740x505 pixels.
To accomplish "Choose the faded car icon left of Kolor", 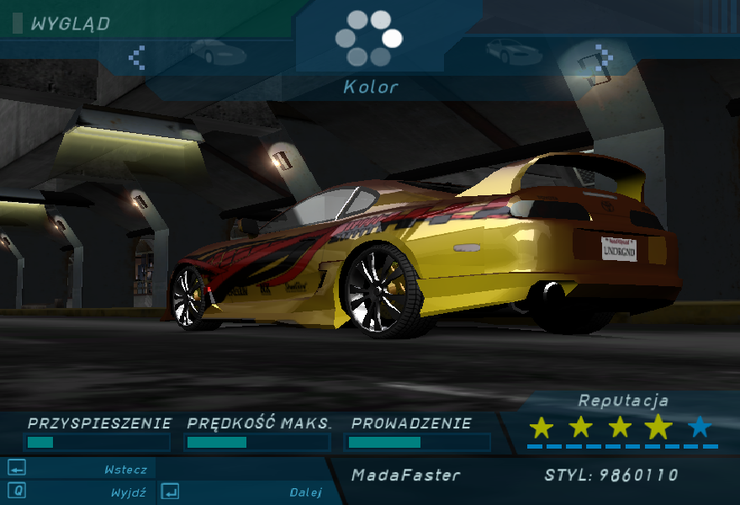I will (216, 51).
